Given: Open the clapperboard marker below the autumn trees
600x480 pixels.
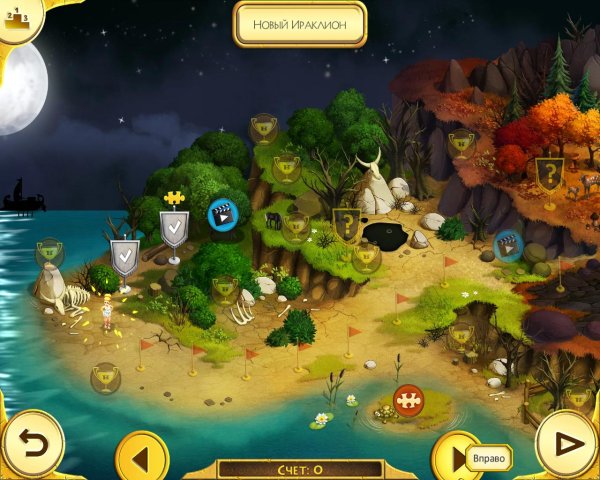Looking at the screenshot, I should (x=508, y=244).
